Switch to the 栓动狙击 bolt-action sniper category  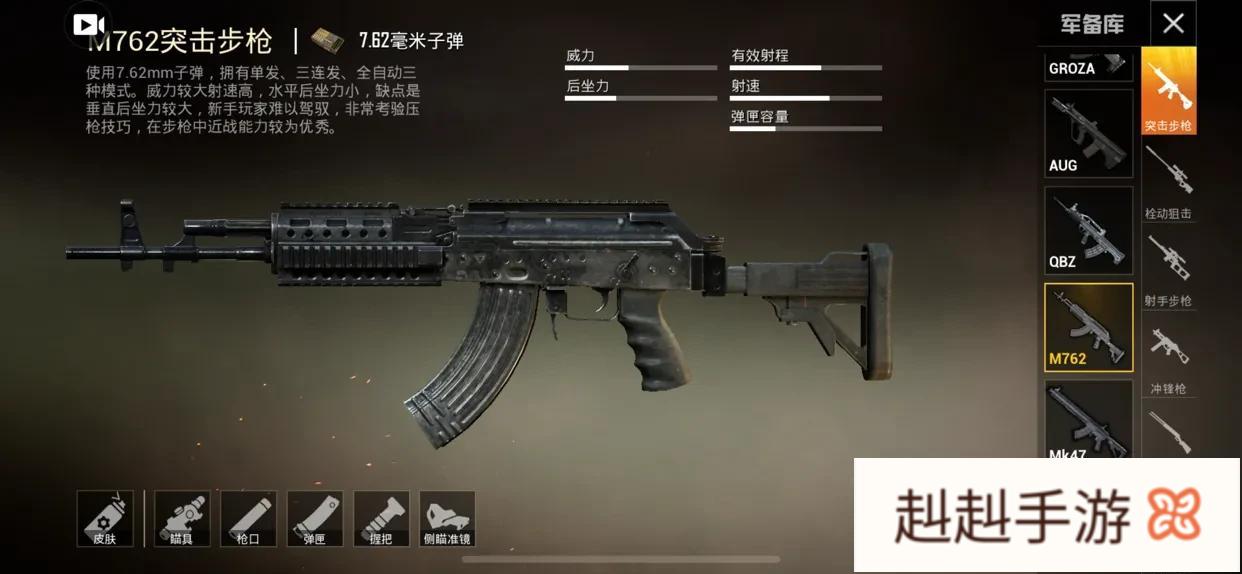(1169, 180)
